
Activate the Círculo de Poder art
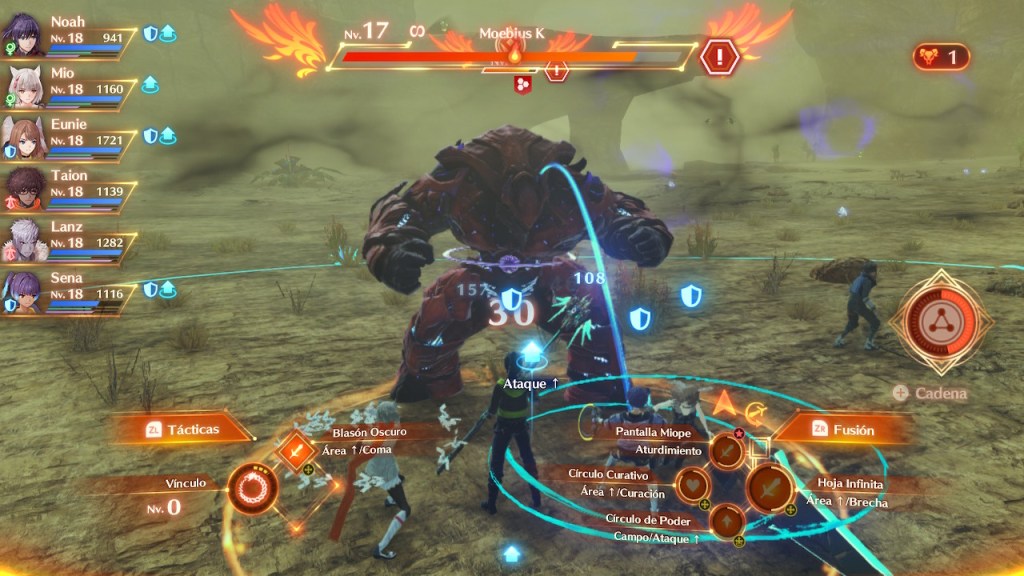pos(726,521)
